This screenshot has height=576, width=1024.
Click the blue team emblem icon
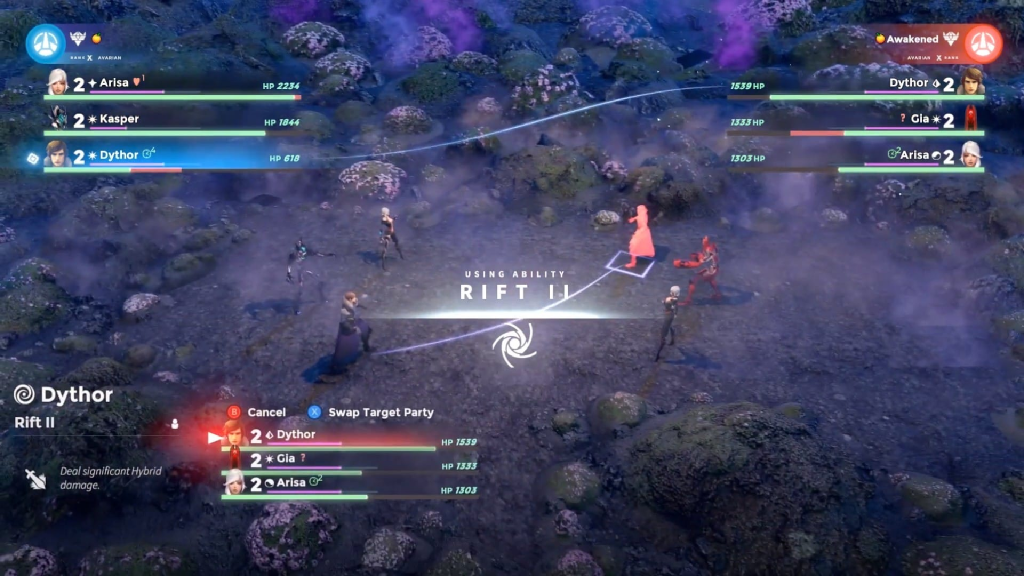point(43,41)
